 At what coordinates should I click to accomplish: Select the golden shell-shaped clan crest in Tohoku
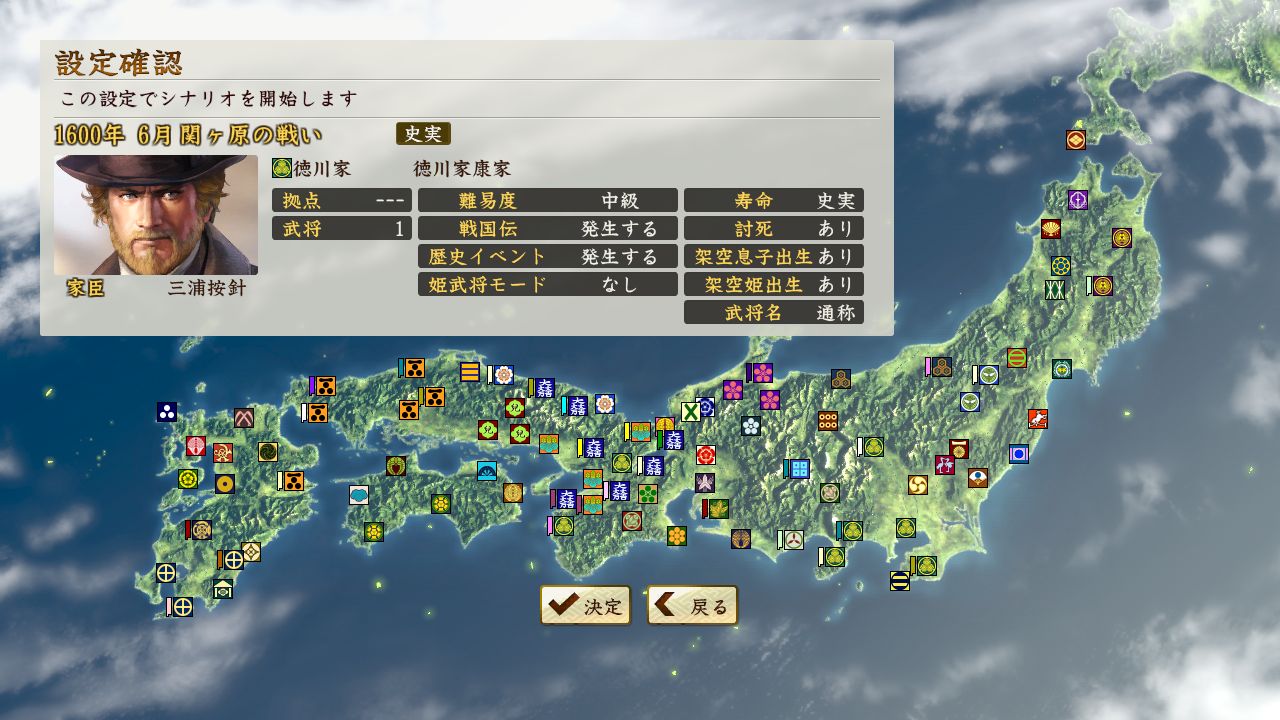(x=1051, y=229)
